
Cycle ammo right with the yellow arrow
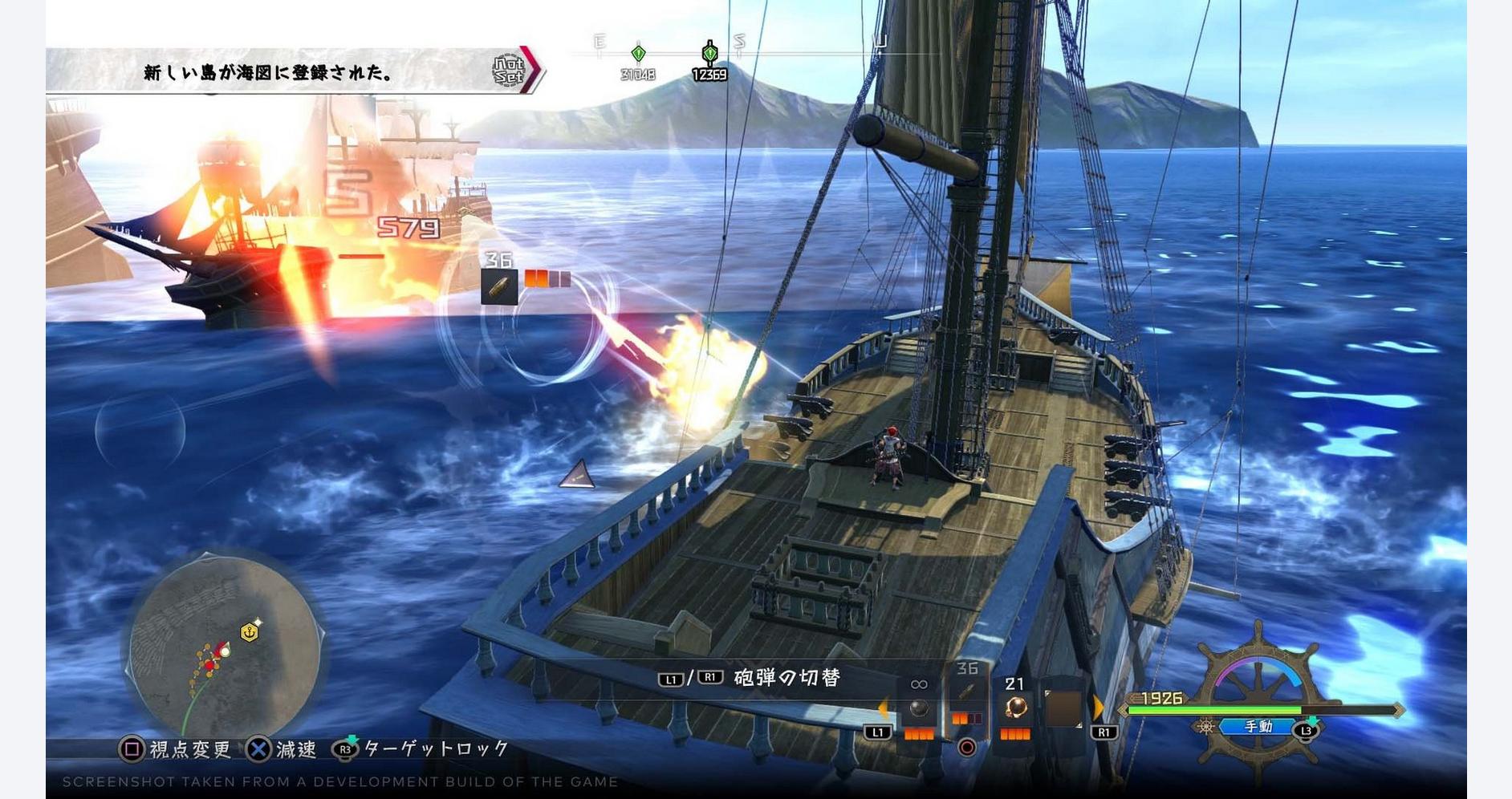coord(1098,708)
